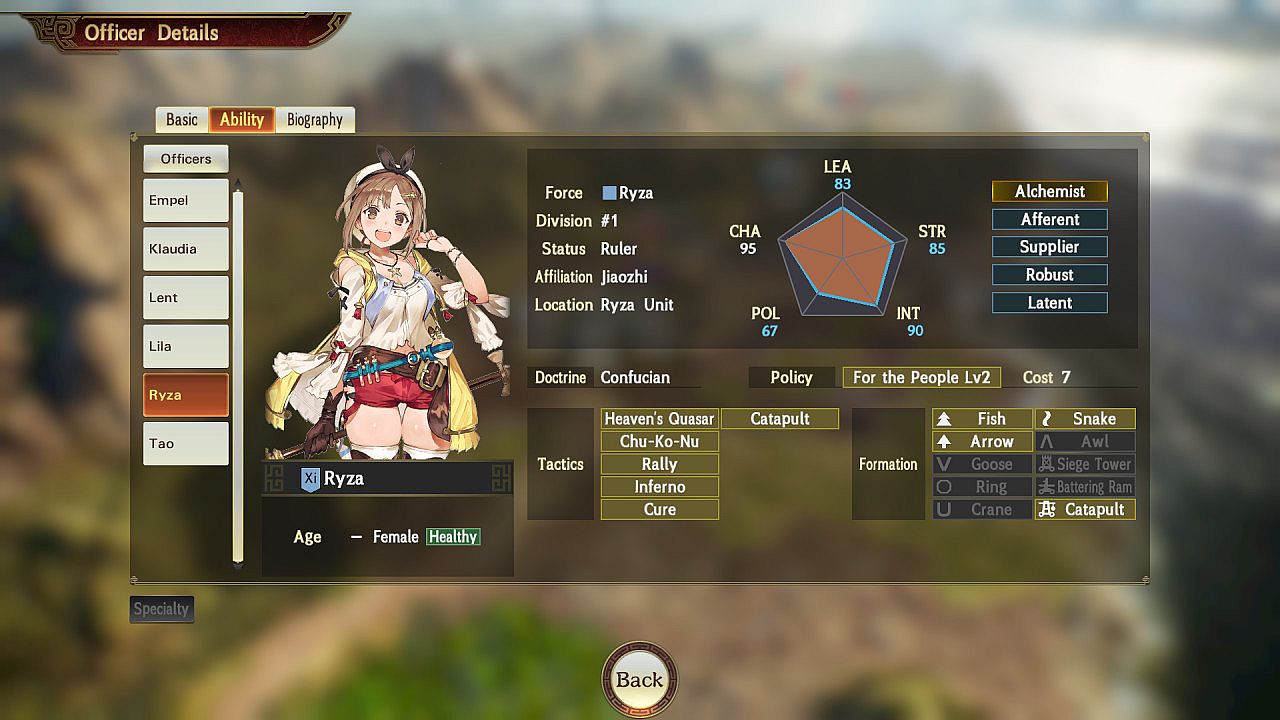
Task: Click the Supplier trait
Action: point(1049,247)
